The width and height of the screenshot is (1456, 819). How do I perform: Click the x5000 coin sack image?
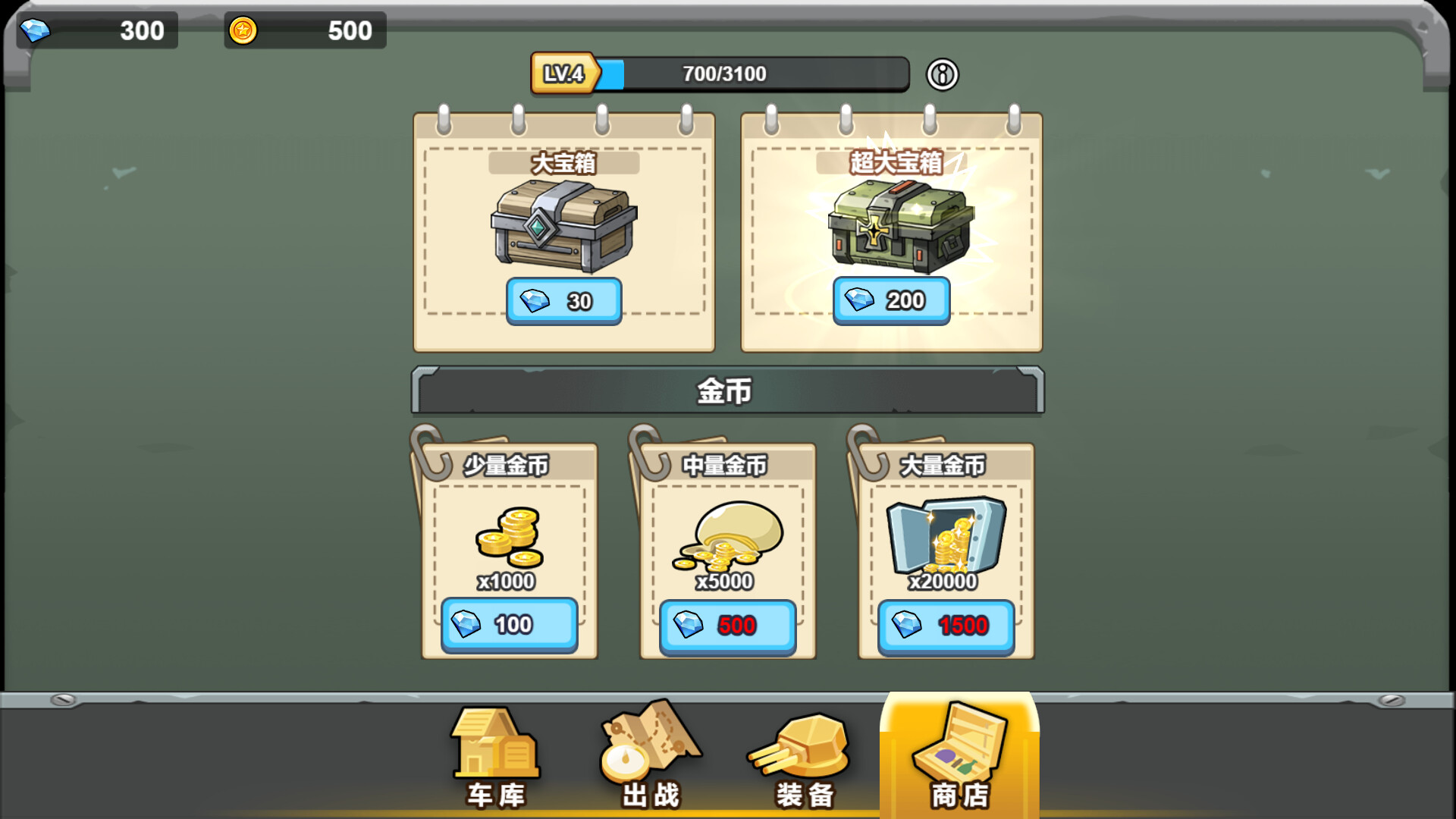click(727, 538)
